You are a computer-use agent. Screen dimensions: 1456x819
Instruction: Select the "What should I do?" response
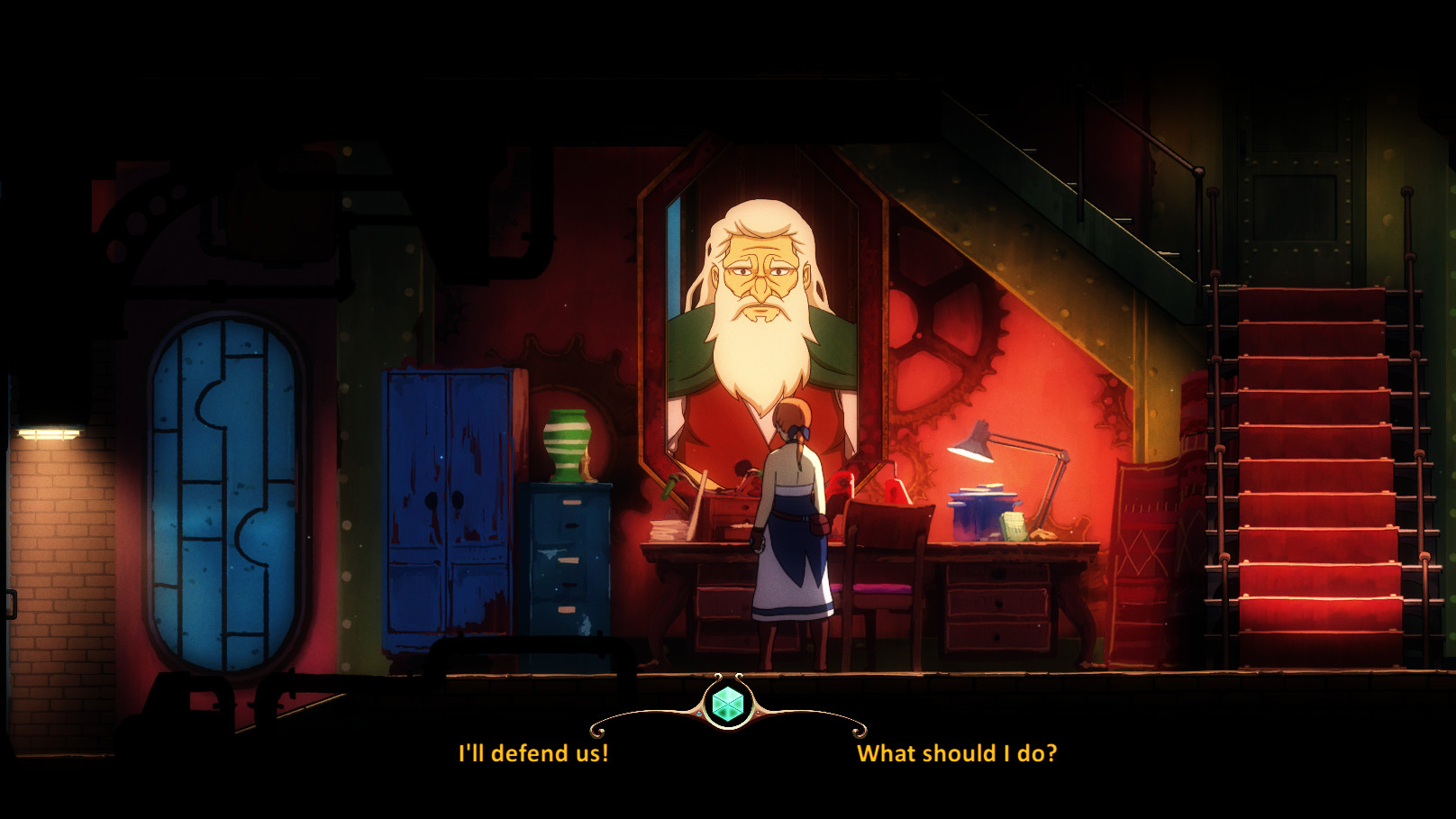[957, 753]
